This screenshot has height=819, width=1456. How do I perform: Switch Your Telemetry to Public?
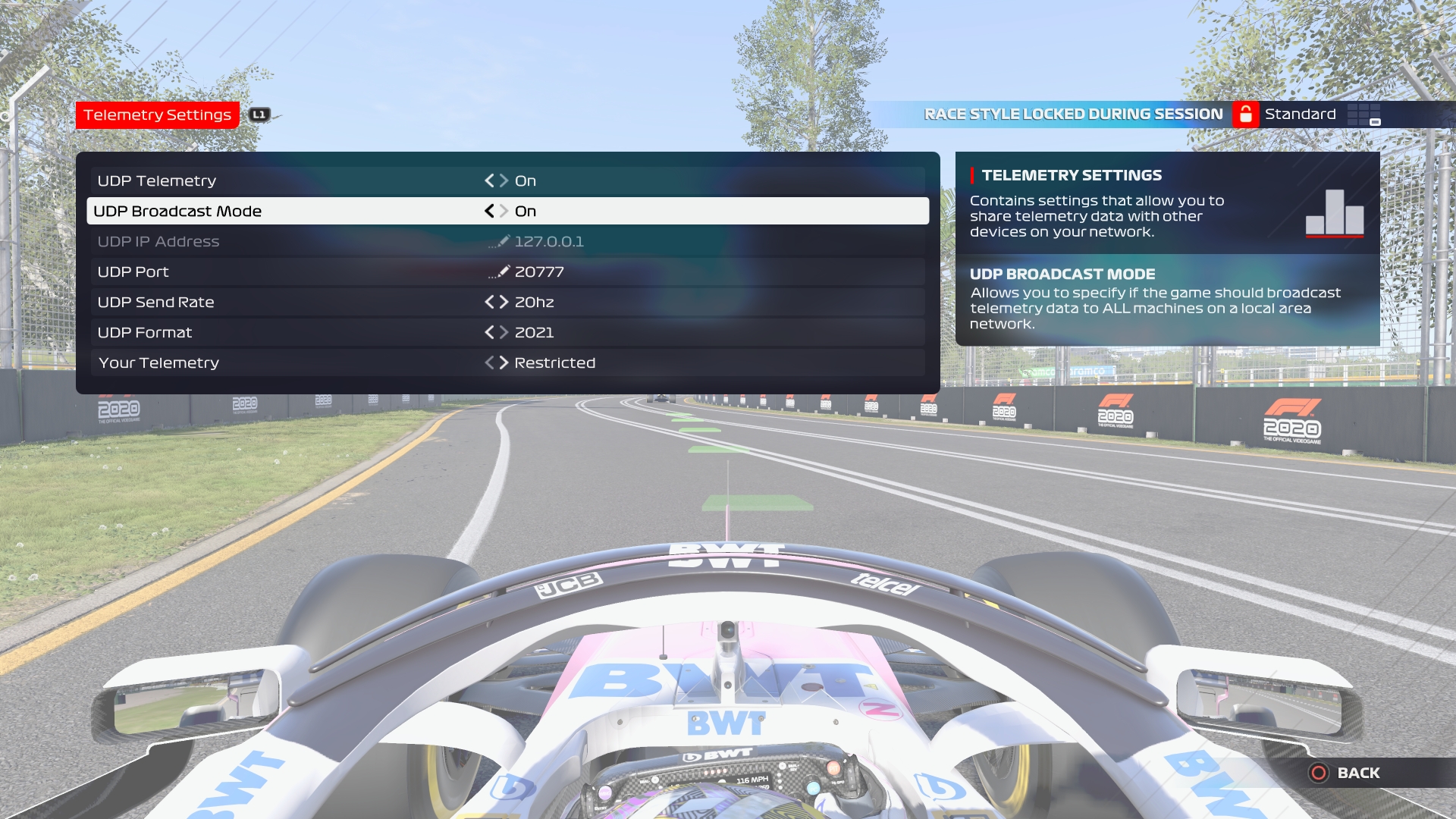504,362
